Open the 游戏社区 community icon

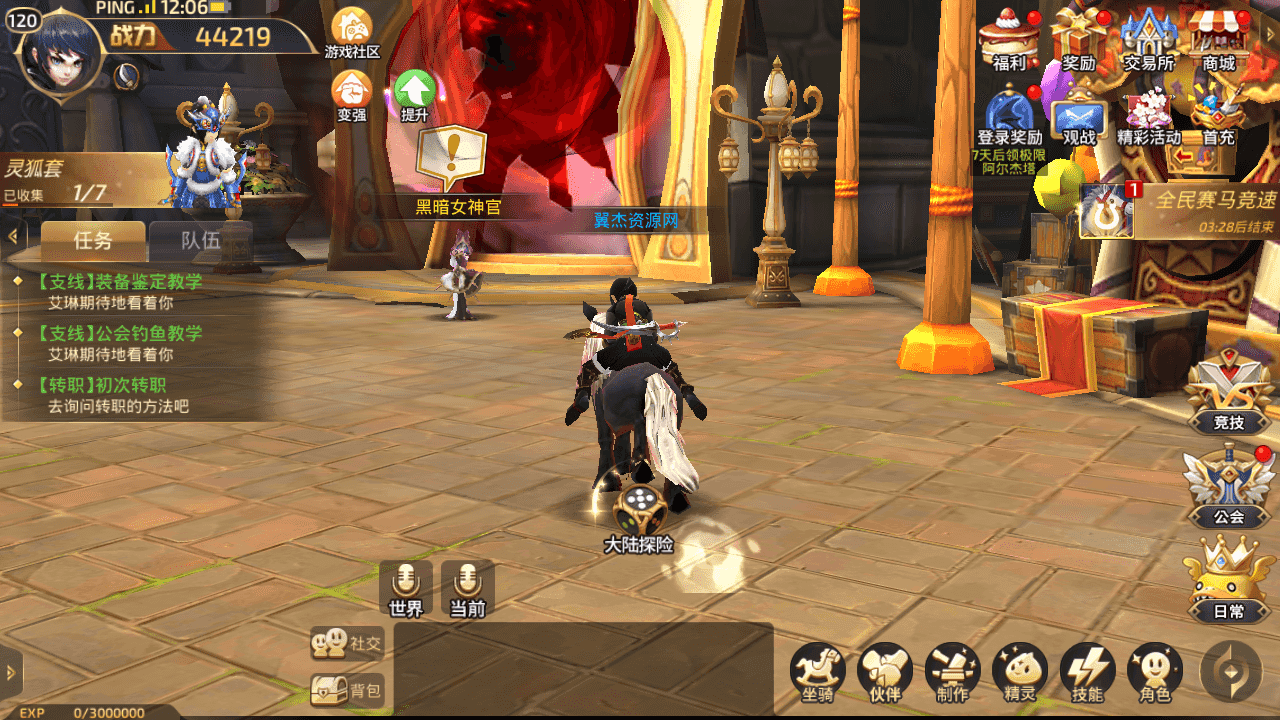coord(352,31)
